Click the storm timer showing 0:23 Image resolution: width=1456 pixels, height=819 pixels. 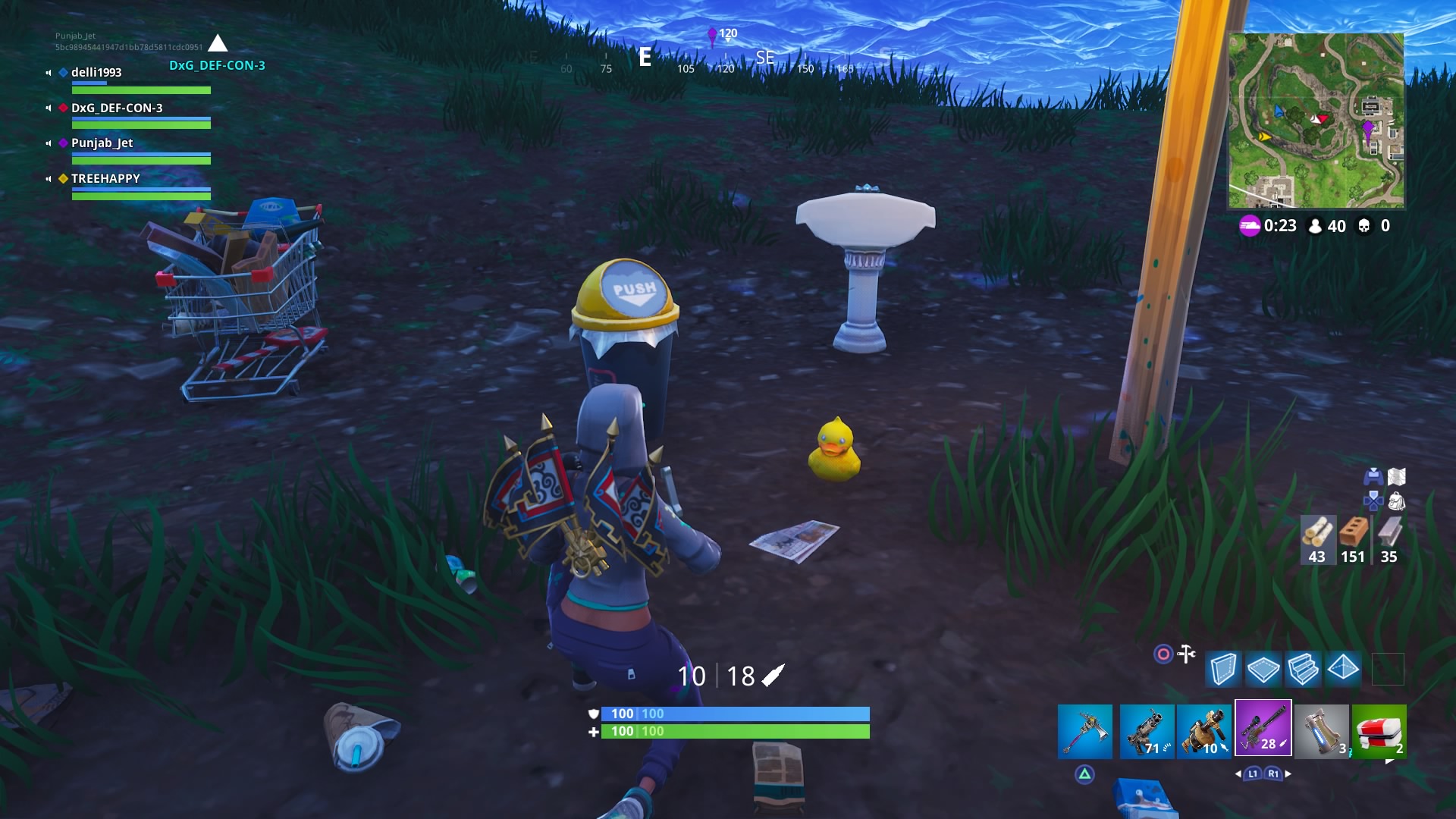coord(1282,224)
